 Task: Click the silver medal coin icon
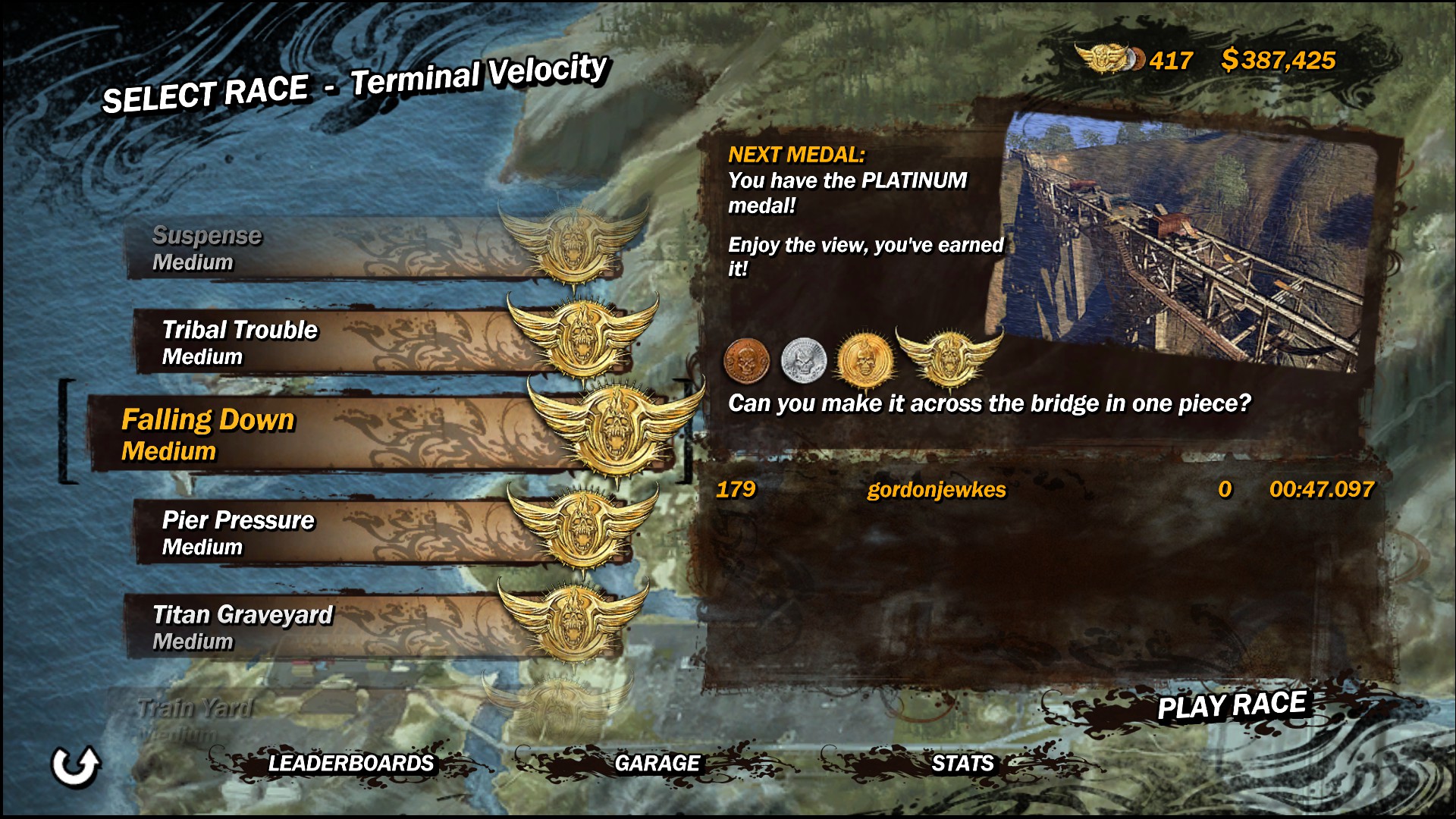click(x=803, y=359)
